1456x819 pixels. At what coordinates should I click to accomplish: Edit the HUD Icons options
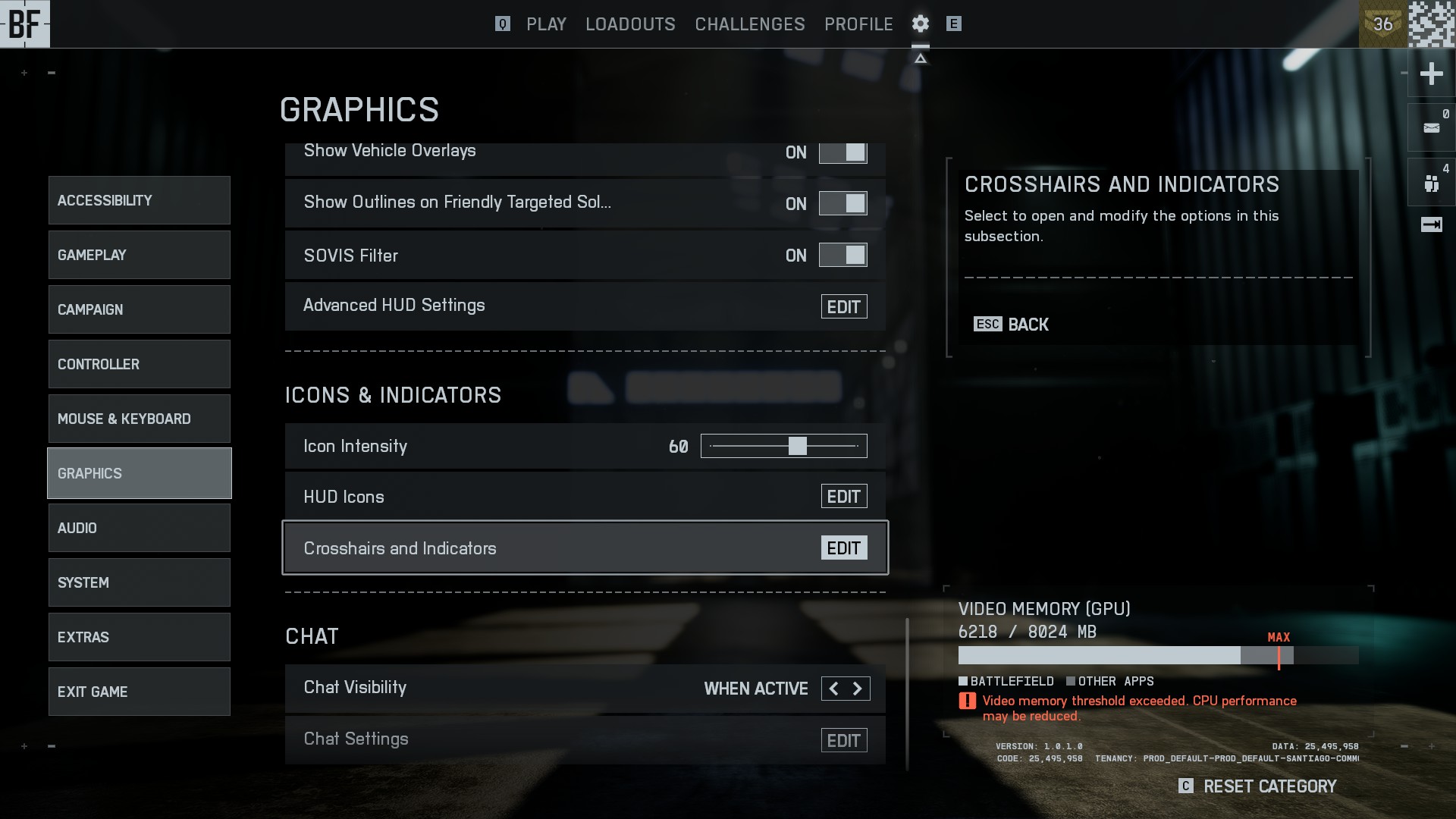click(843, 497)
